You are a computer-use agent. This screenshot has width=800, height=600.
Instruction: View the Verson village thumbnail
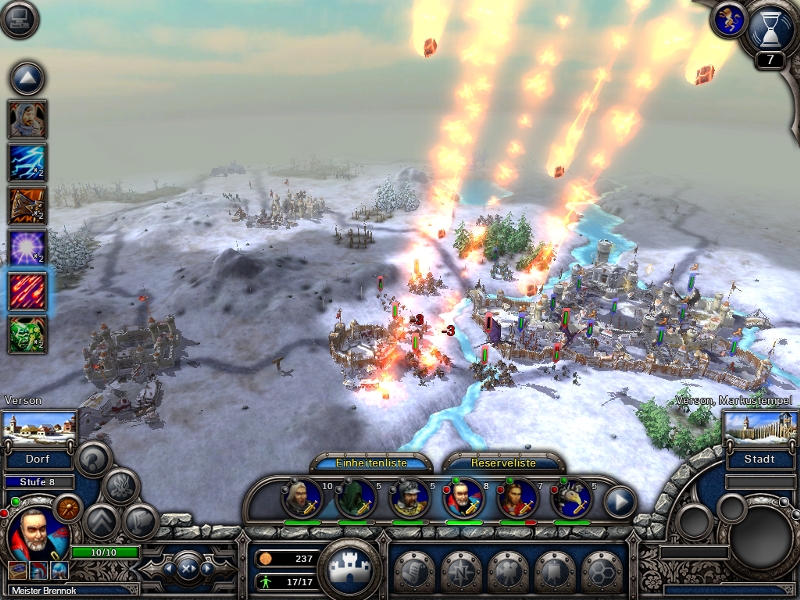tap(40, 428)
